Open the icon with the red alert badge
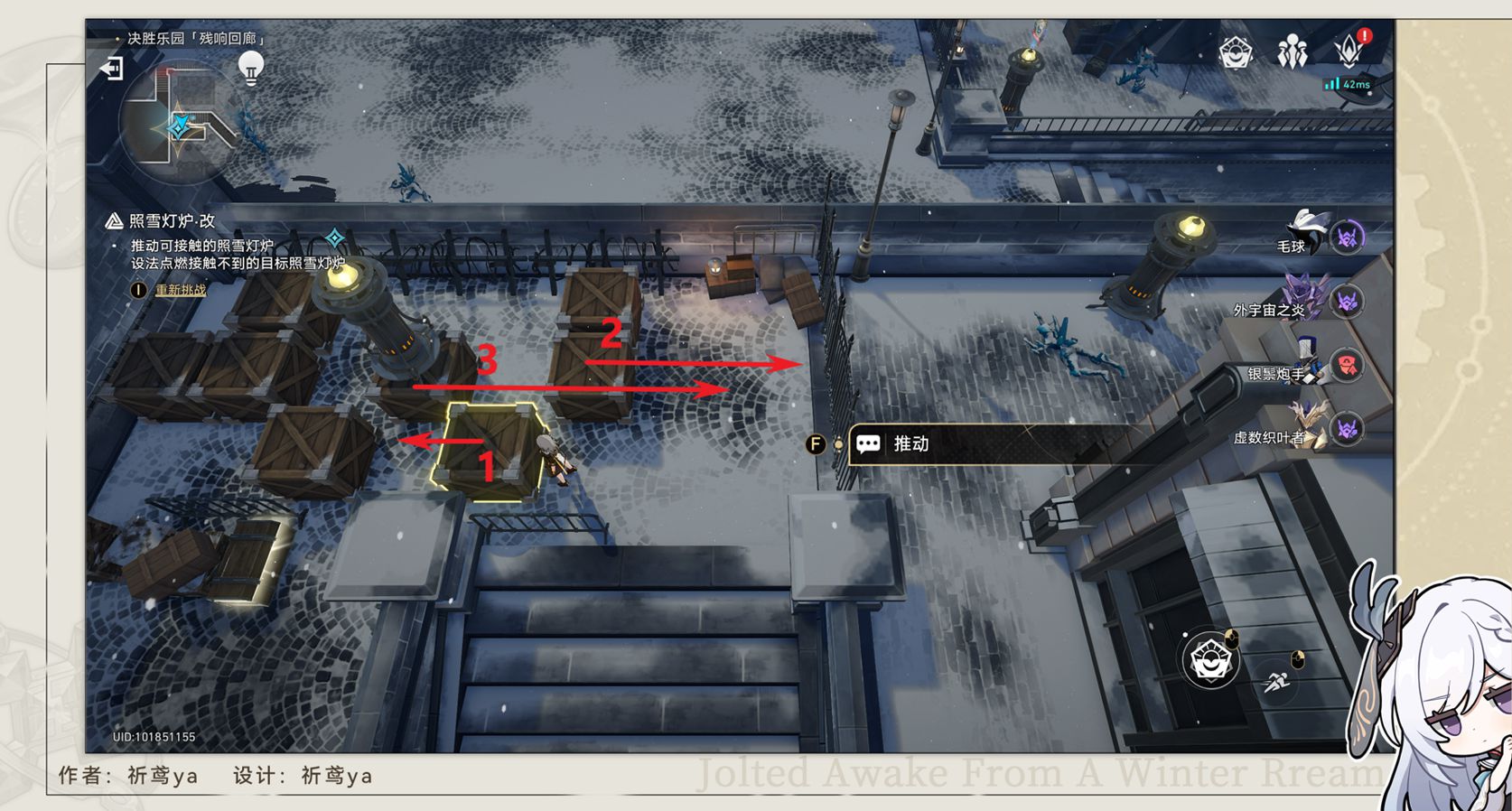Screen dimensions: 1512x811 pos(1350,51)
